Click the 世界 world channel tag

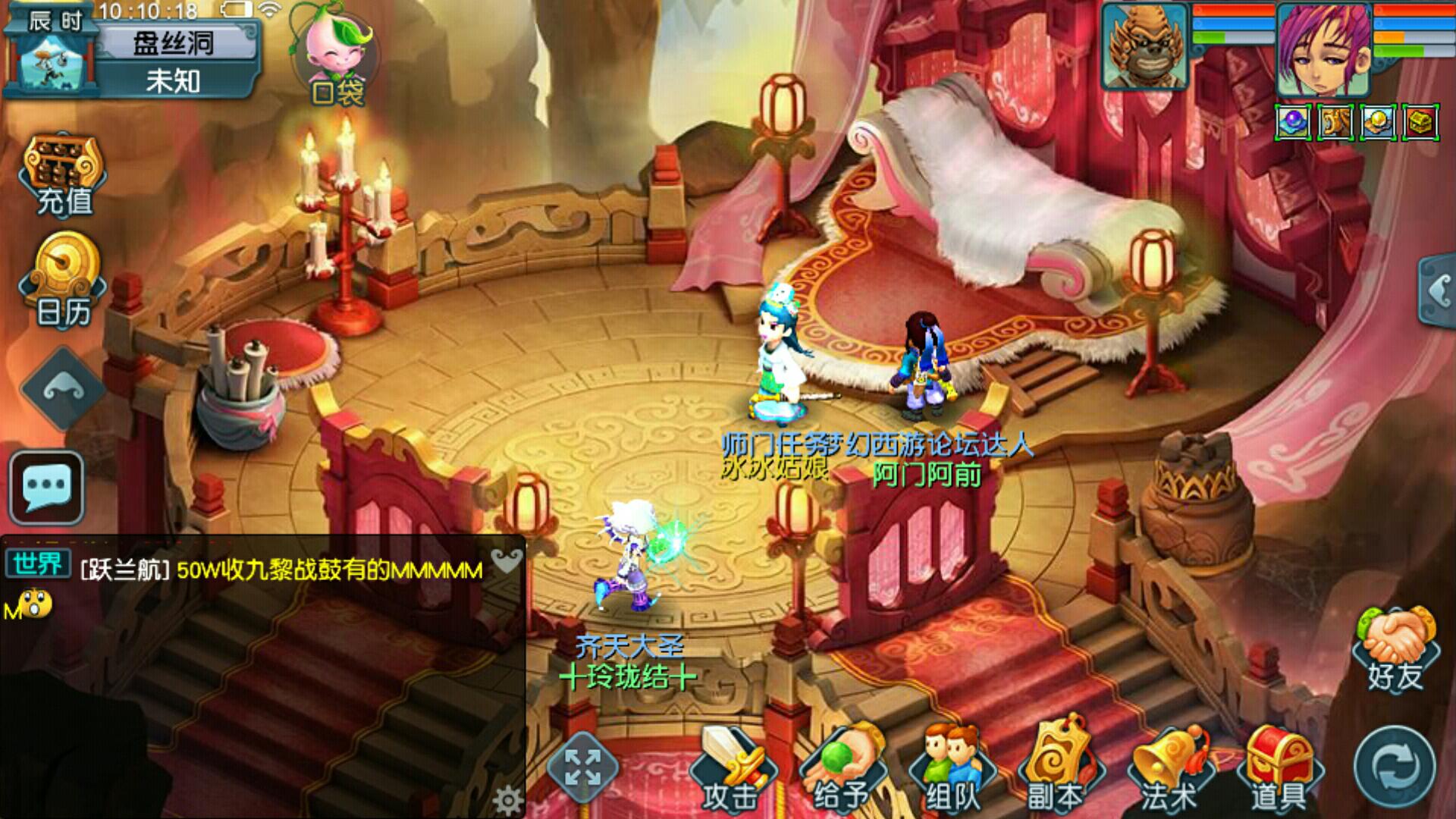[38, 565]
